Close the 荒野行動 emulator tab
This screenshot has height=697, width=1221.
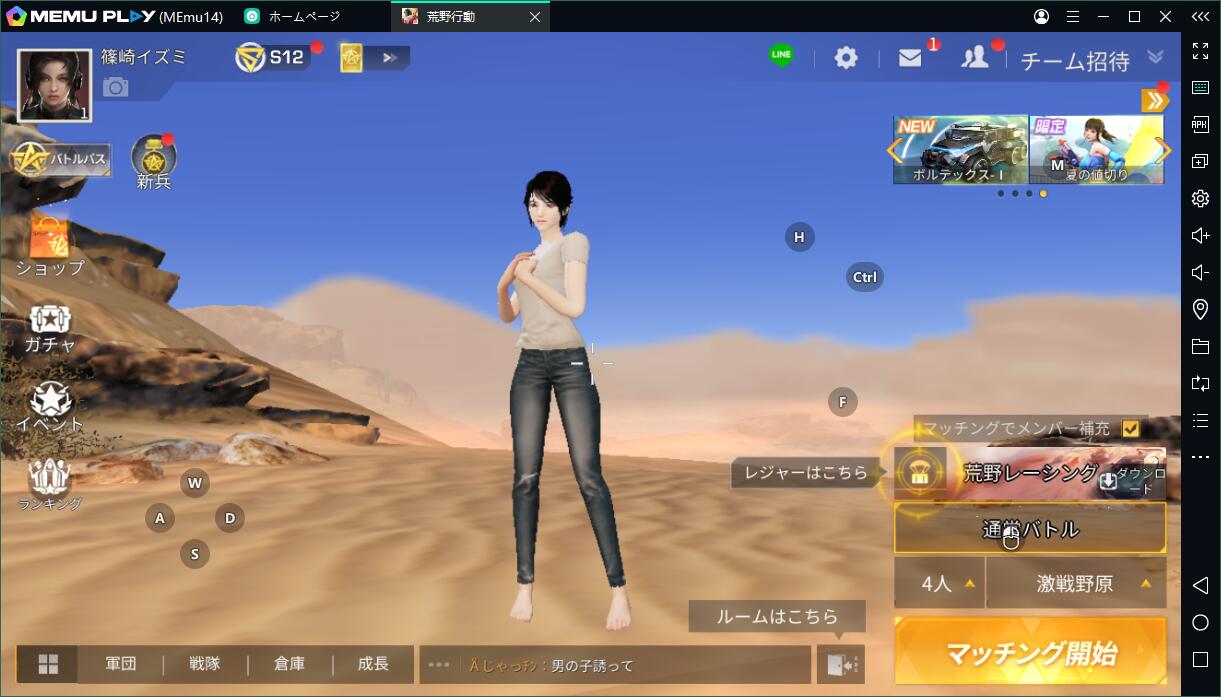click(535, 17)
